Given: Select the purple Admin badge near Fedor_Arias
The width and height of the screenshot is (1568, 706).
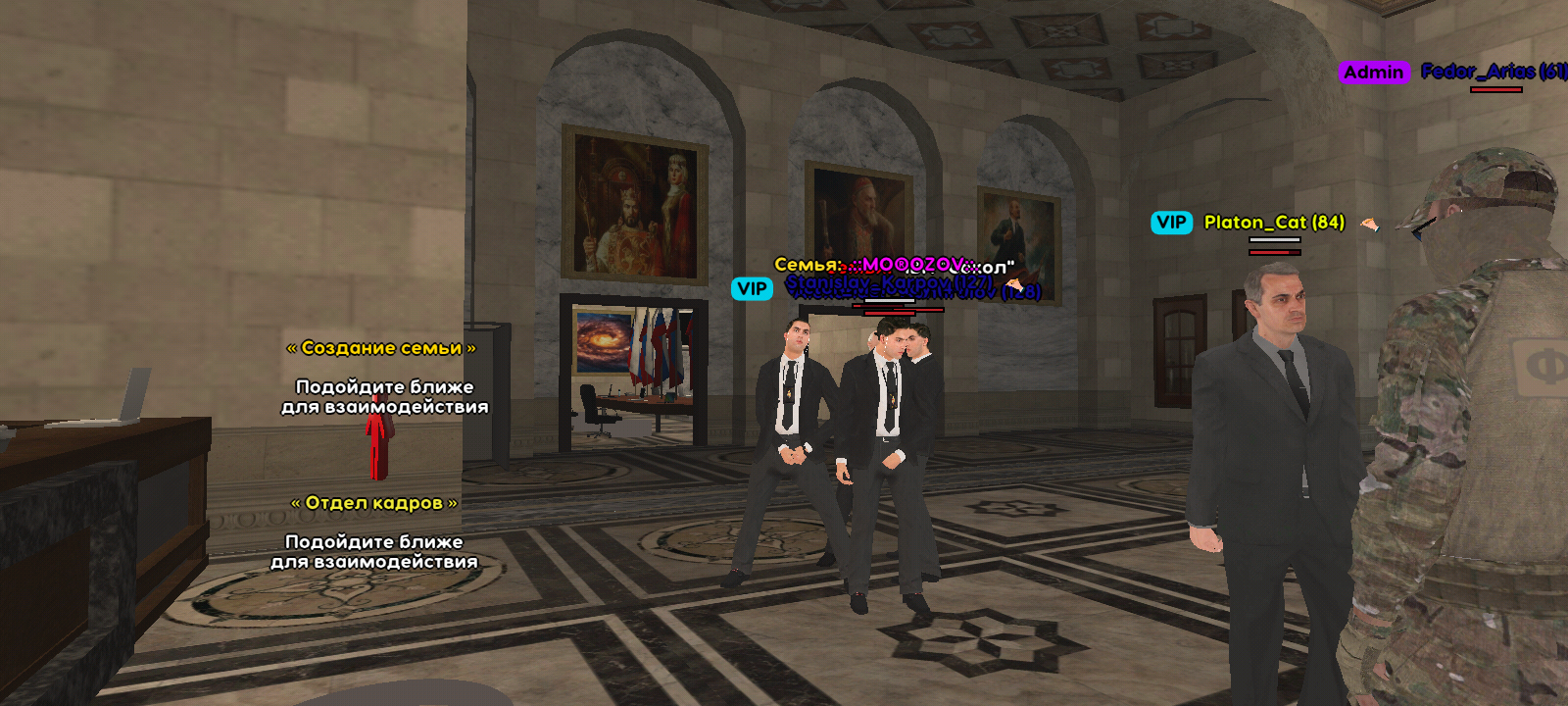Looking at the screenshot, I should click(1374, 72).
